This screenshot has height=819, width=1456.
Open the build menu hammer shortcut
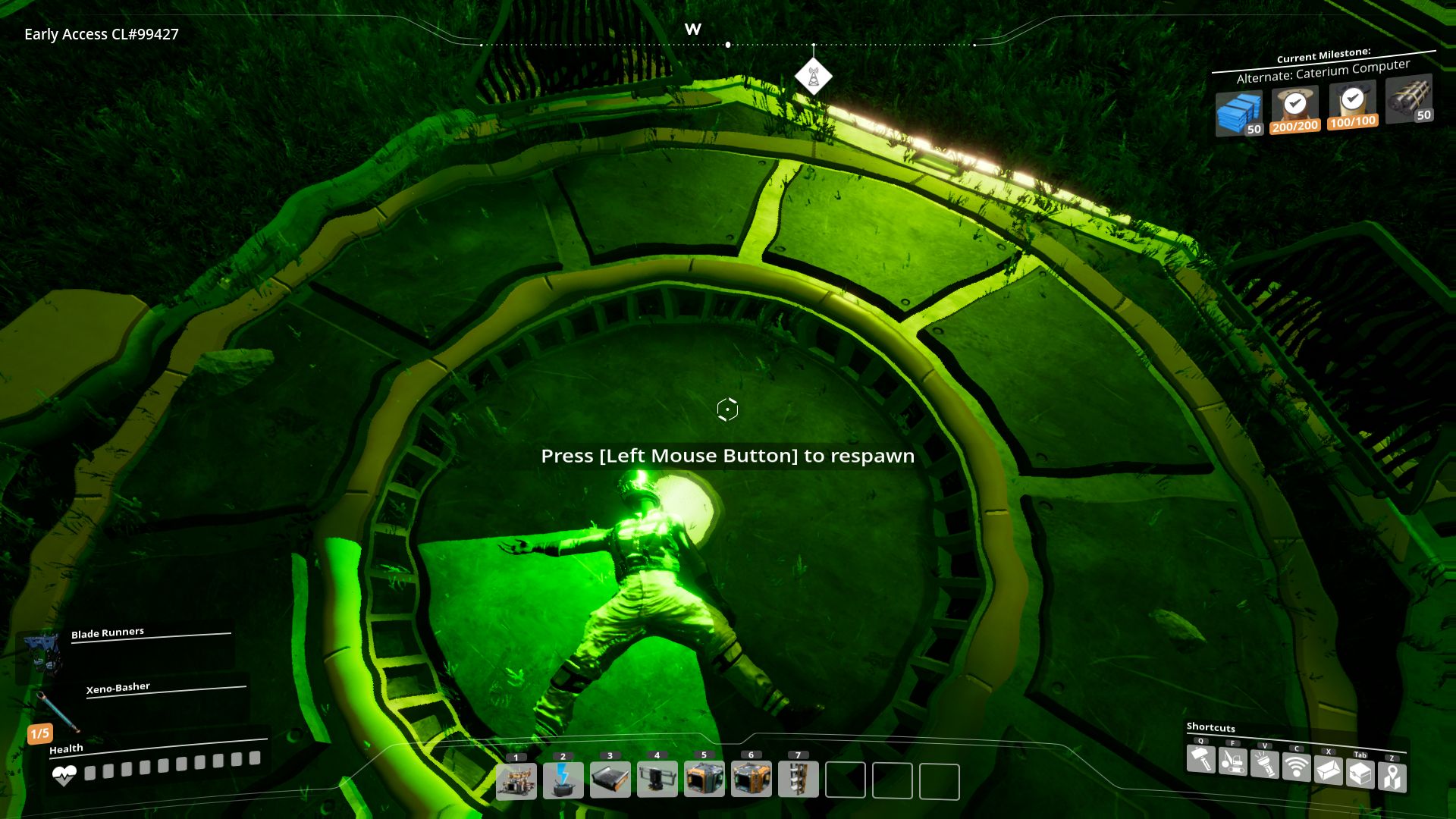tap(1201, 759)
